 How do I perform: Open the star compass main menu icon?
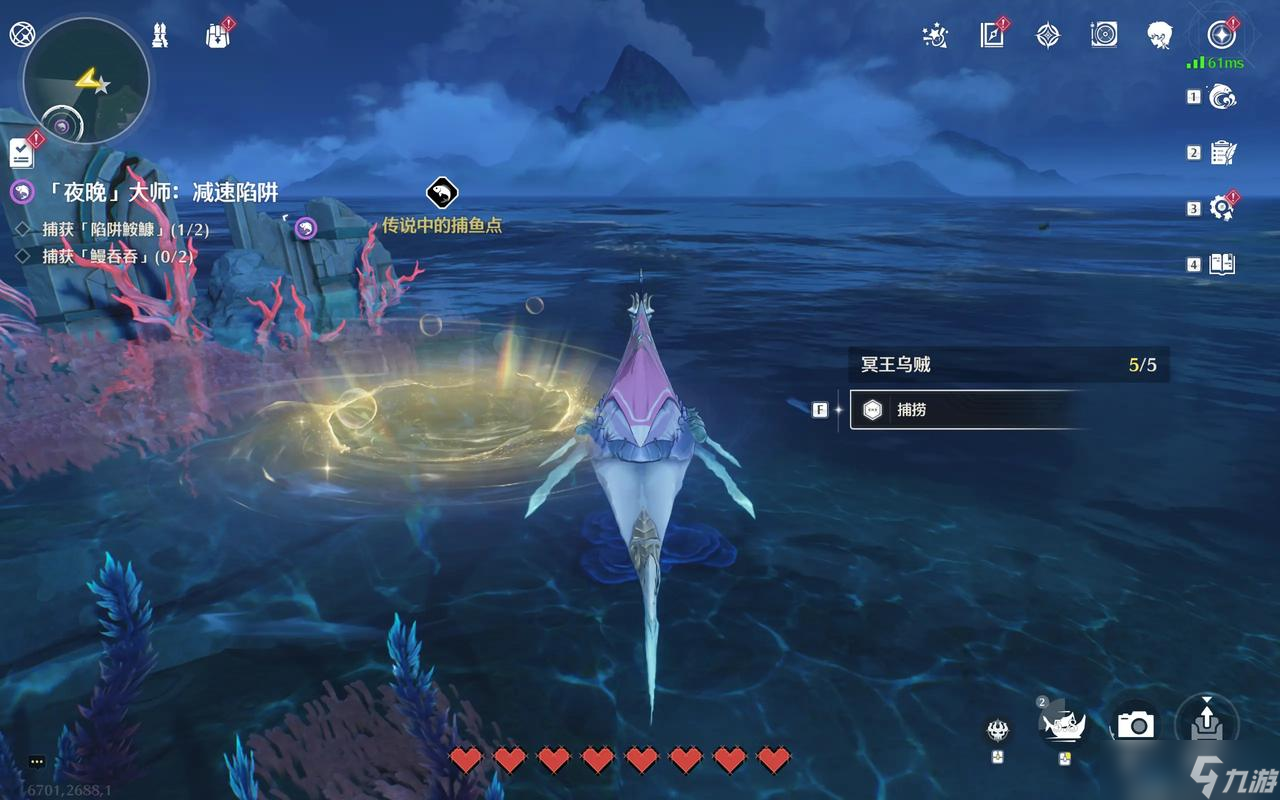click(x=1221, y=35)
